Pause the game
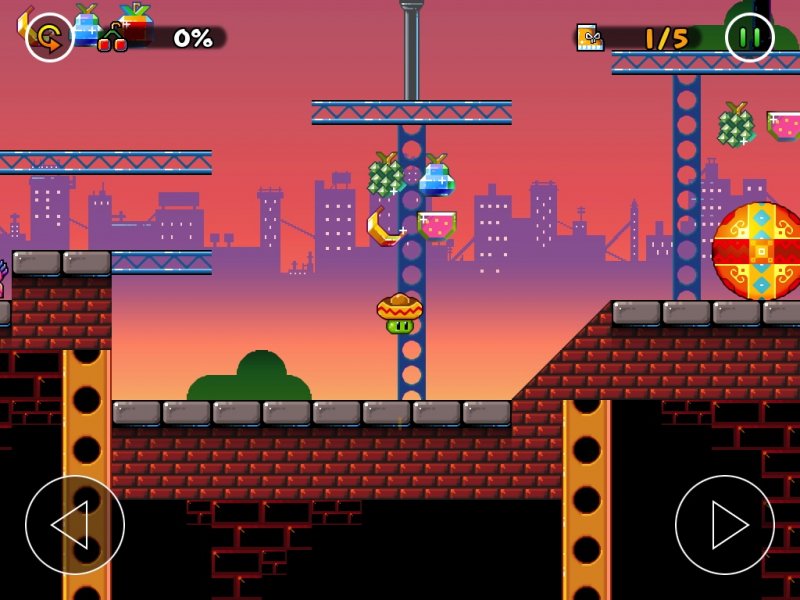Screen dimensions: 800x600 pyautogui.click(x=750, y=38)
